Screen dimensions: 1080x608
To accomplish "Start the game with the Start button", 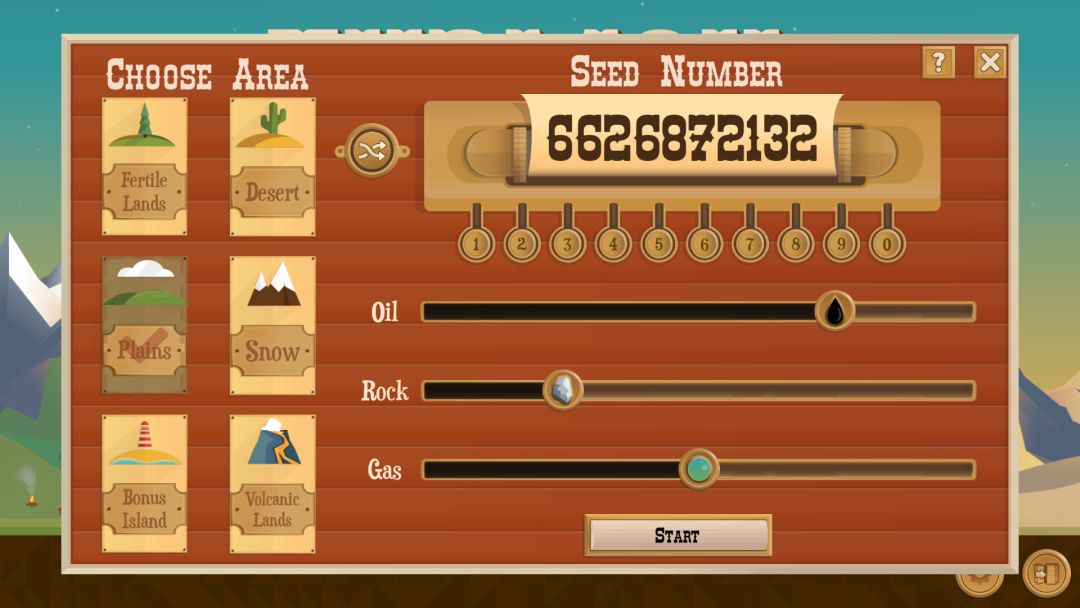I will coord(677,535).
